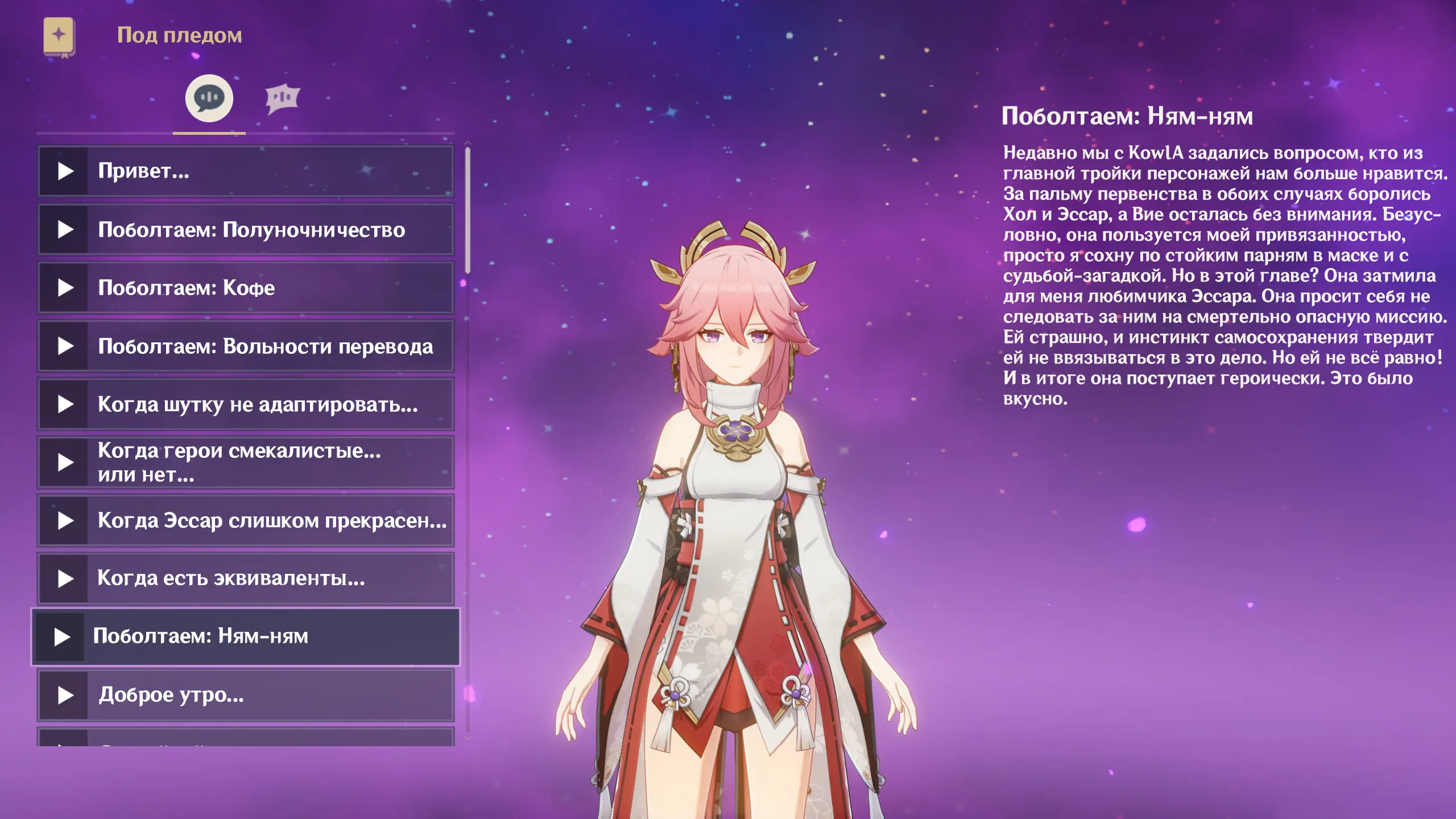The width and height of the screenshot is (1456, 819).
Task: Play "Когда герои смекалистые... или нет..."
Action: pyautogui.click(x=246, y=462)
